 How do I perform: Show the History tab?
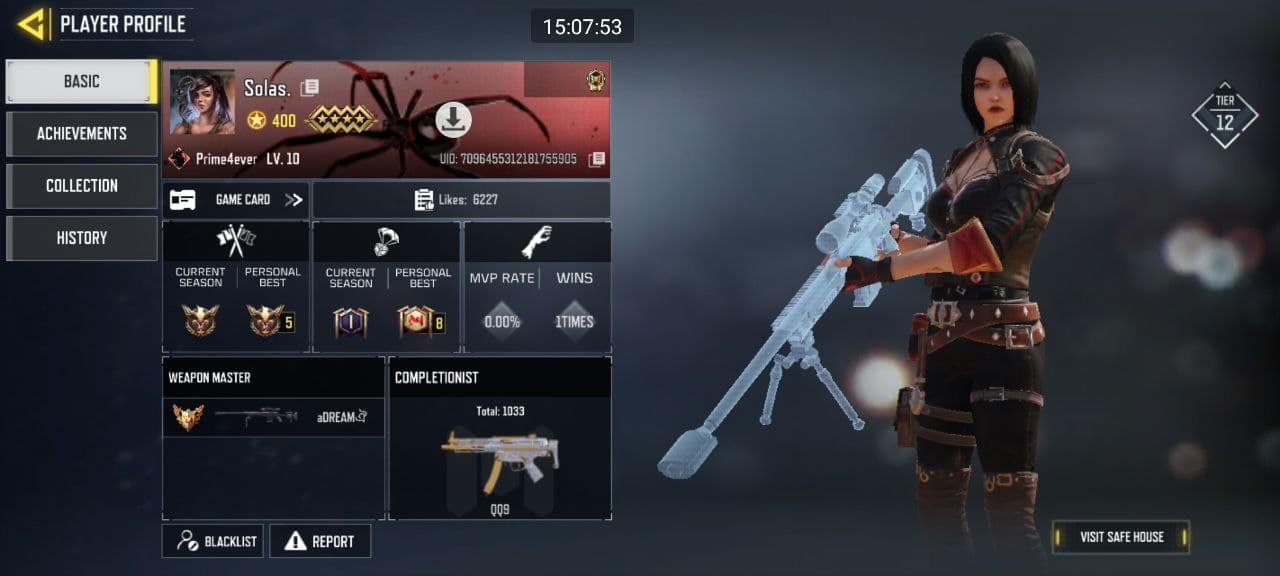[81, 238]
